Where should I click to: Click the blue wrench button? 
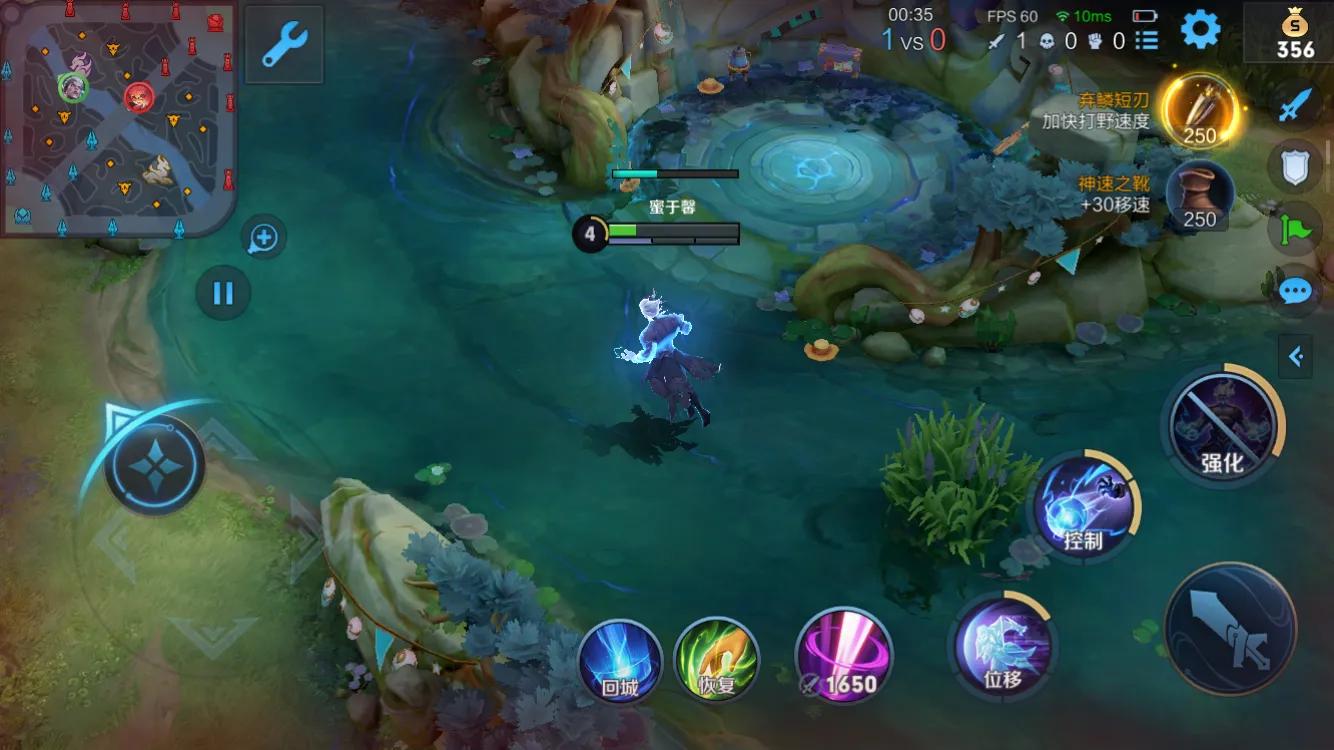click(x=284, y=45)
